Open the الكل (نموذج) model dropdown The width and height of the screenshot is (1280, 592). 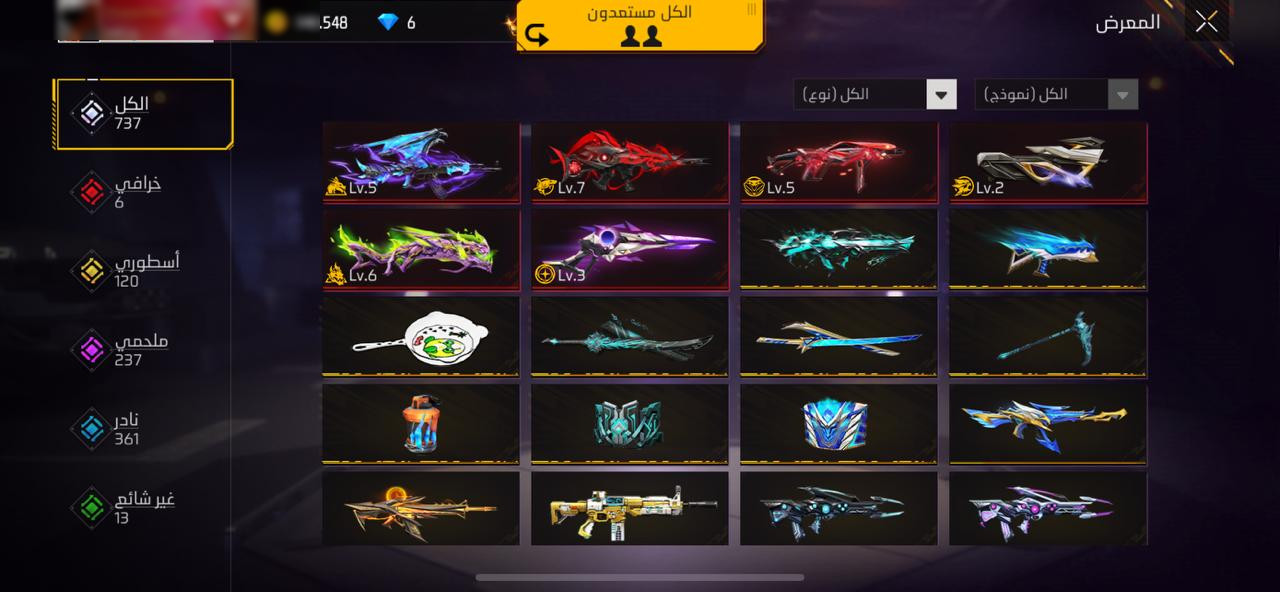point(1056,95)
